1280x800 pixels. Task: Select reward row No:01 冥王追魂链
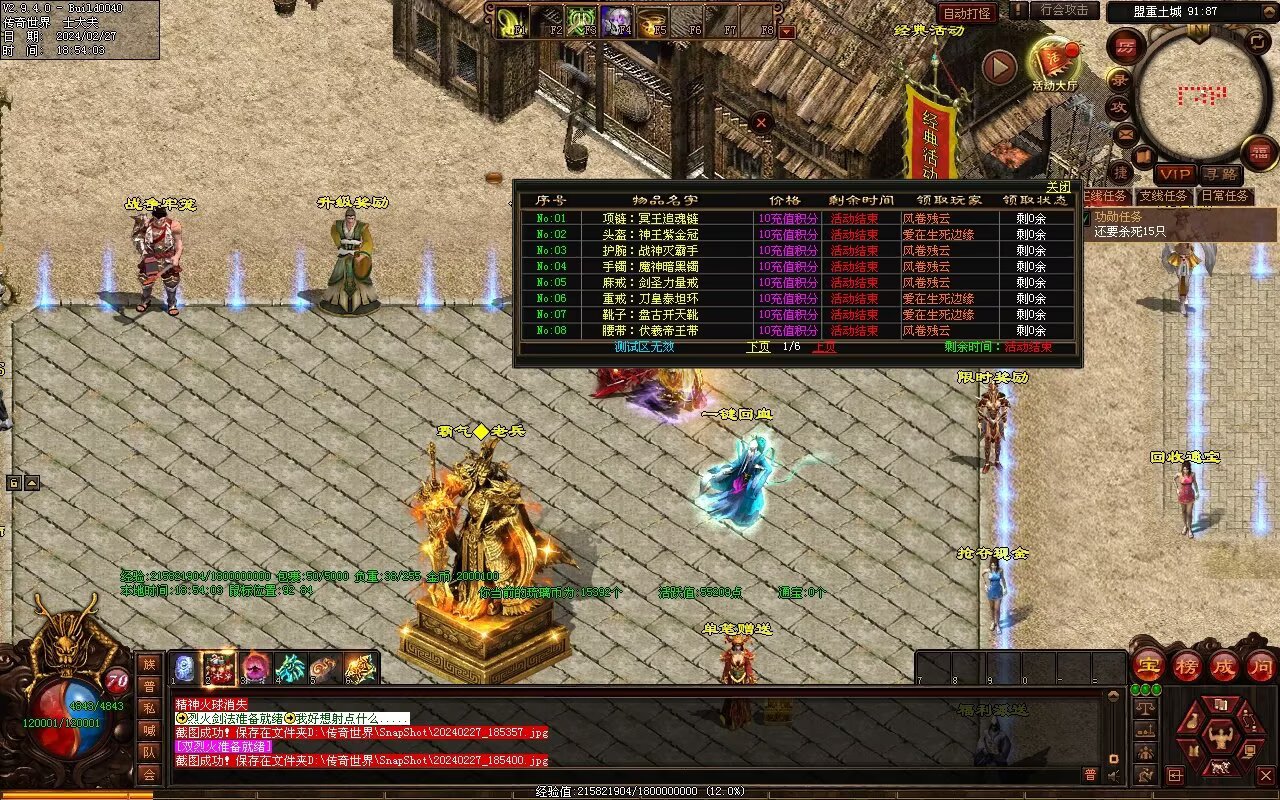(650, 218)
